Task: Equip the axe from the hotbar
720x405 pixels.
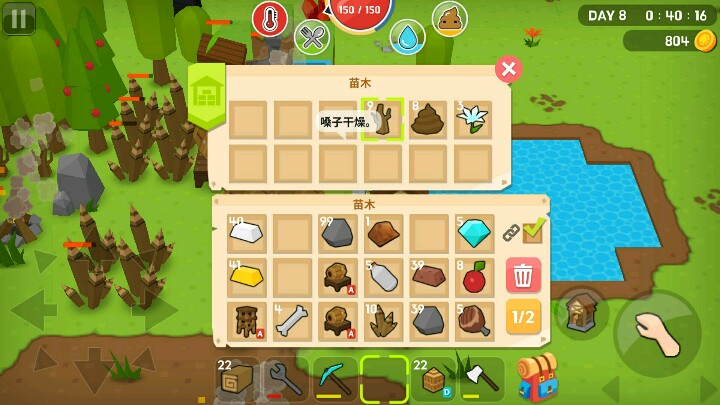Action: tap(481, 379)
